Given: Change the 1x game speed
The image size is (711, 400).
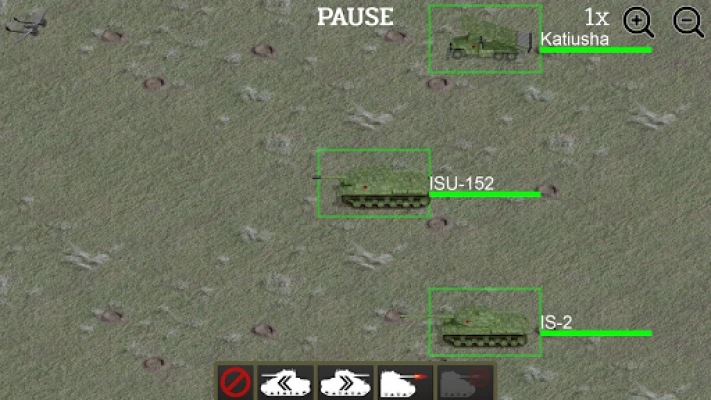Looking at the screenshot, I should click(x=597, y=17).
